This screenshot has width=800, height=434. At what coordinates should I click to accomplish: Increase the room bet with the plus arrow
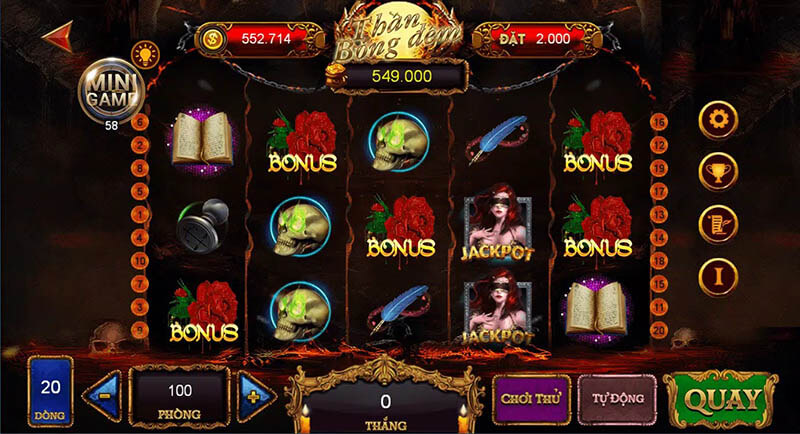coord(256,397)
